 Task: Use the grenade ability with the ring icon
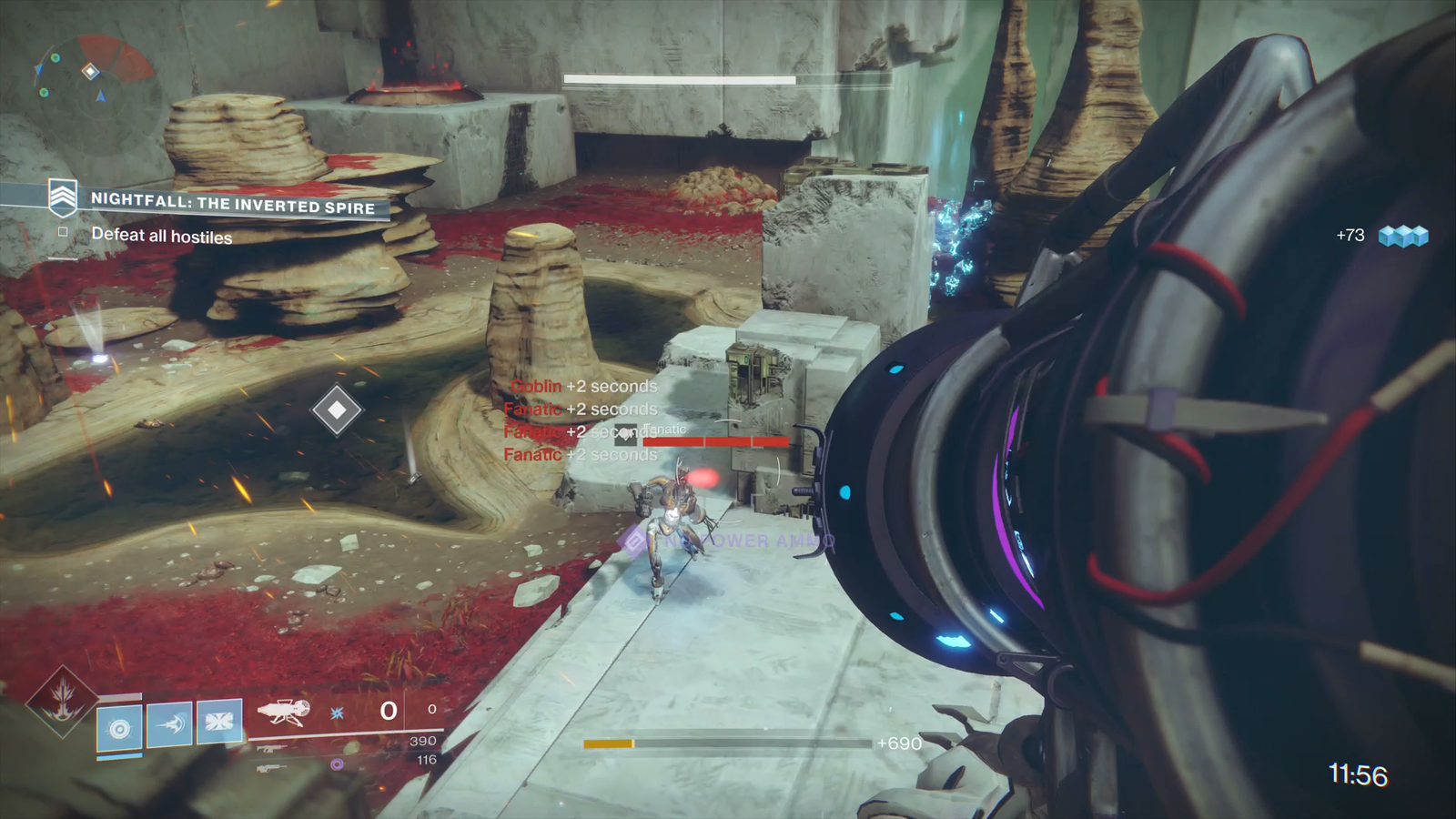point(119,727)
